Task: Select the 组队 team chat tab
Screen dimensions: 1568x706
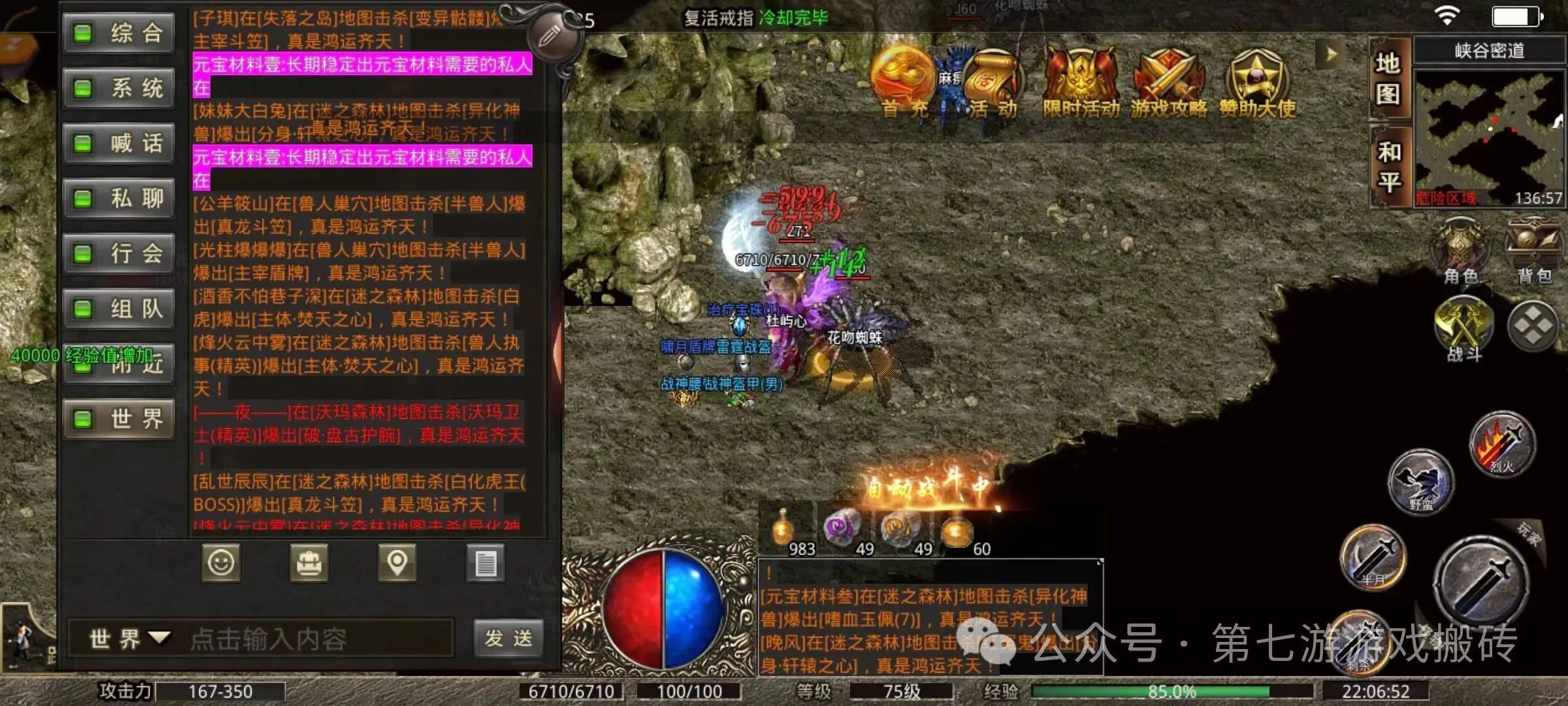Action: pos(119,309)
